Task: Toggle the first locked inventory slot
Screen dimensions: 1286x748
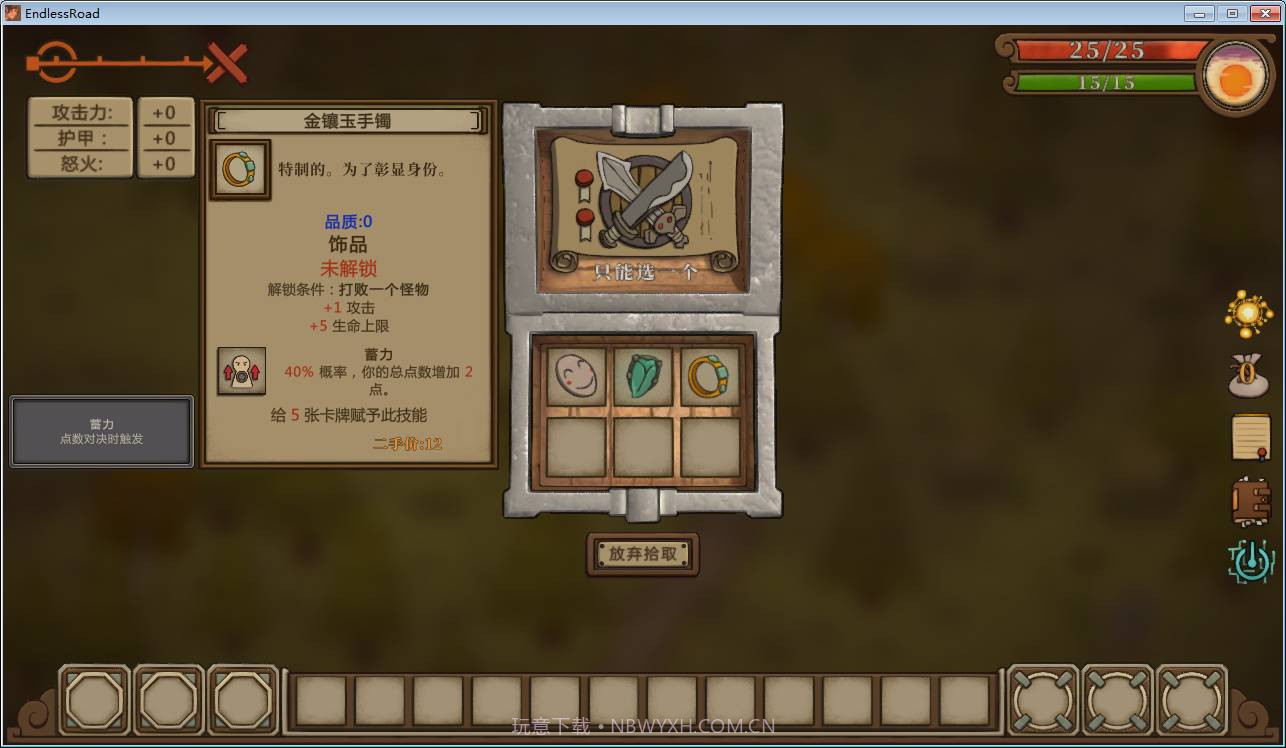Action: click(94, 700)
